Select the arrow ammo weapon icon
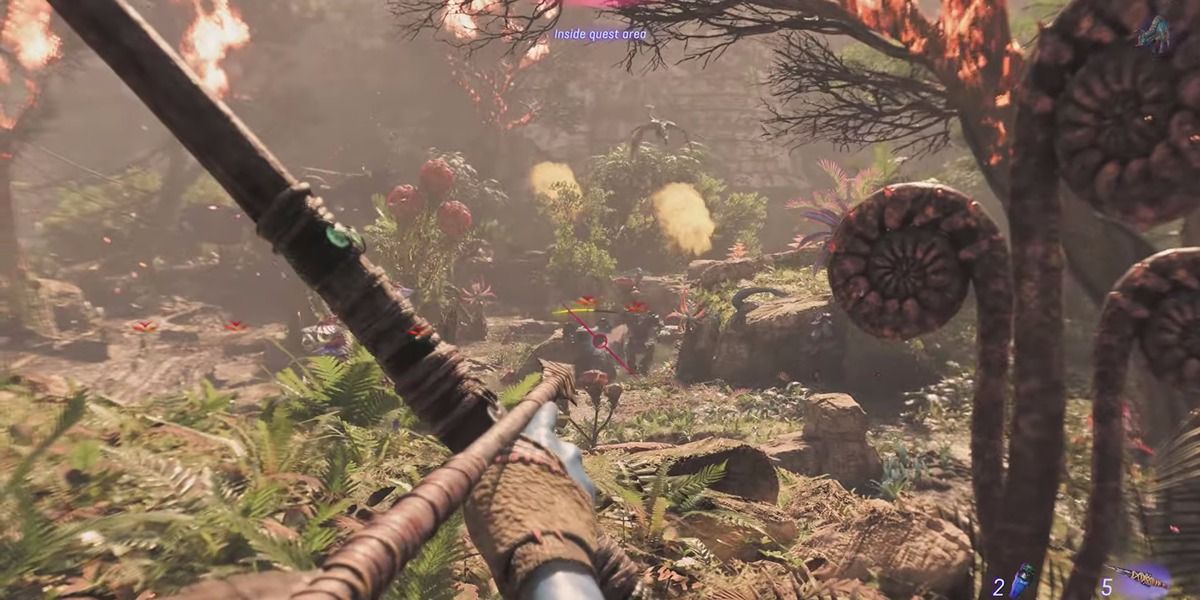The width and height of the screenshot is (1200, 600). pos(1144,578)
